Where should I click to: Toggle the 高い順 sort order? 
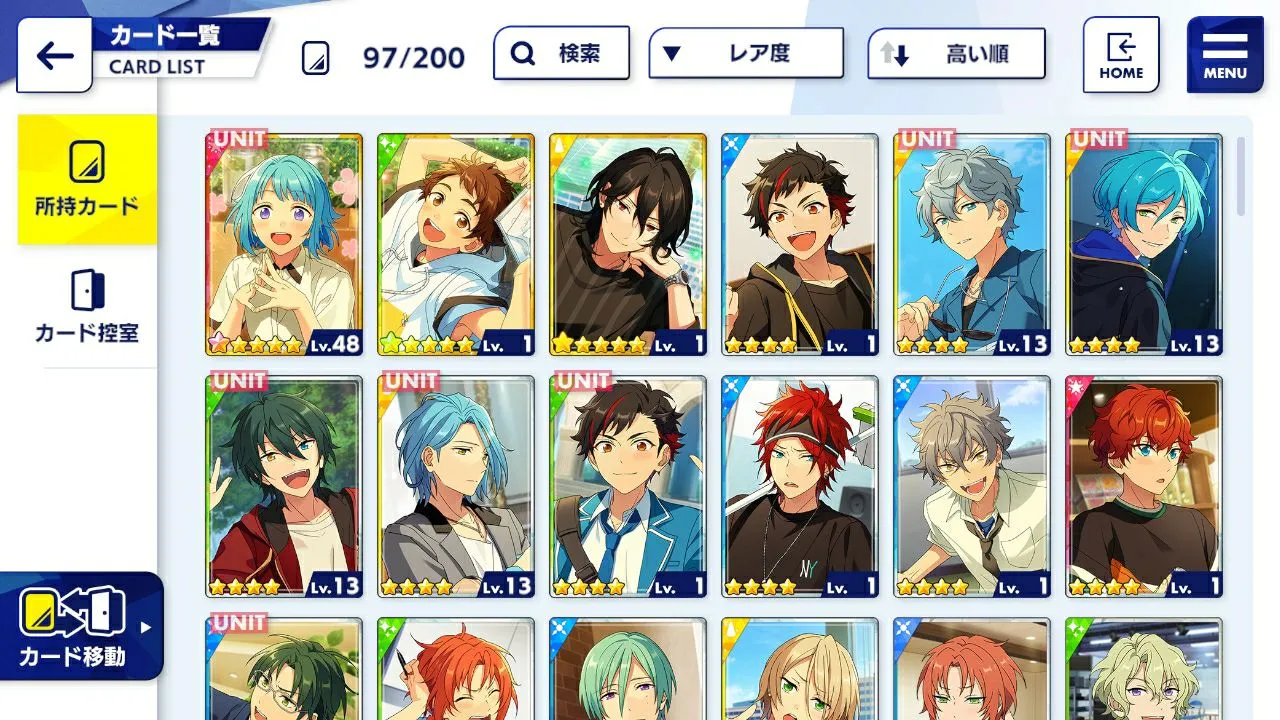(x=956, y=54)
